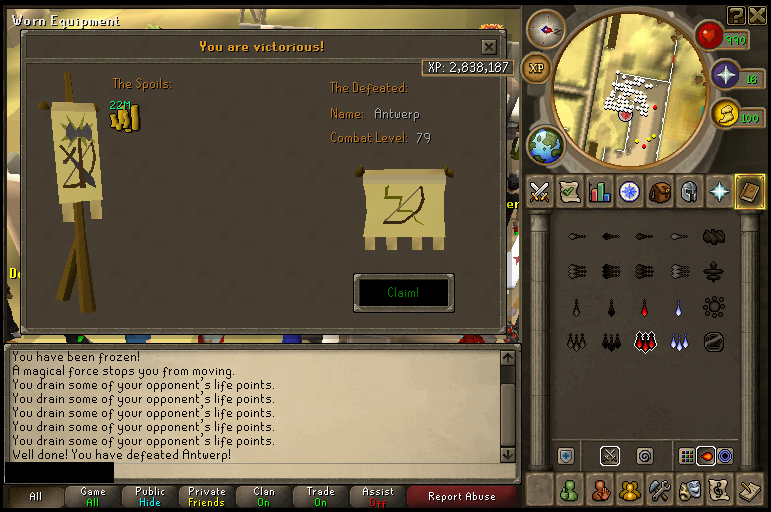The height and width of the screenshot is (512, 771).
Task: Open the world map globe
Action: tap(546, 147)
